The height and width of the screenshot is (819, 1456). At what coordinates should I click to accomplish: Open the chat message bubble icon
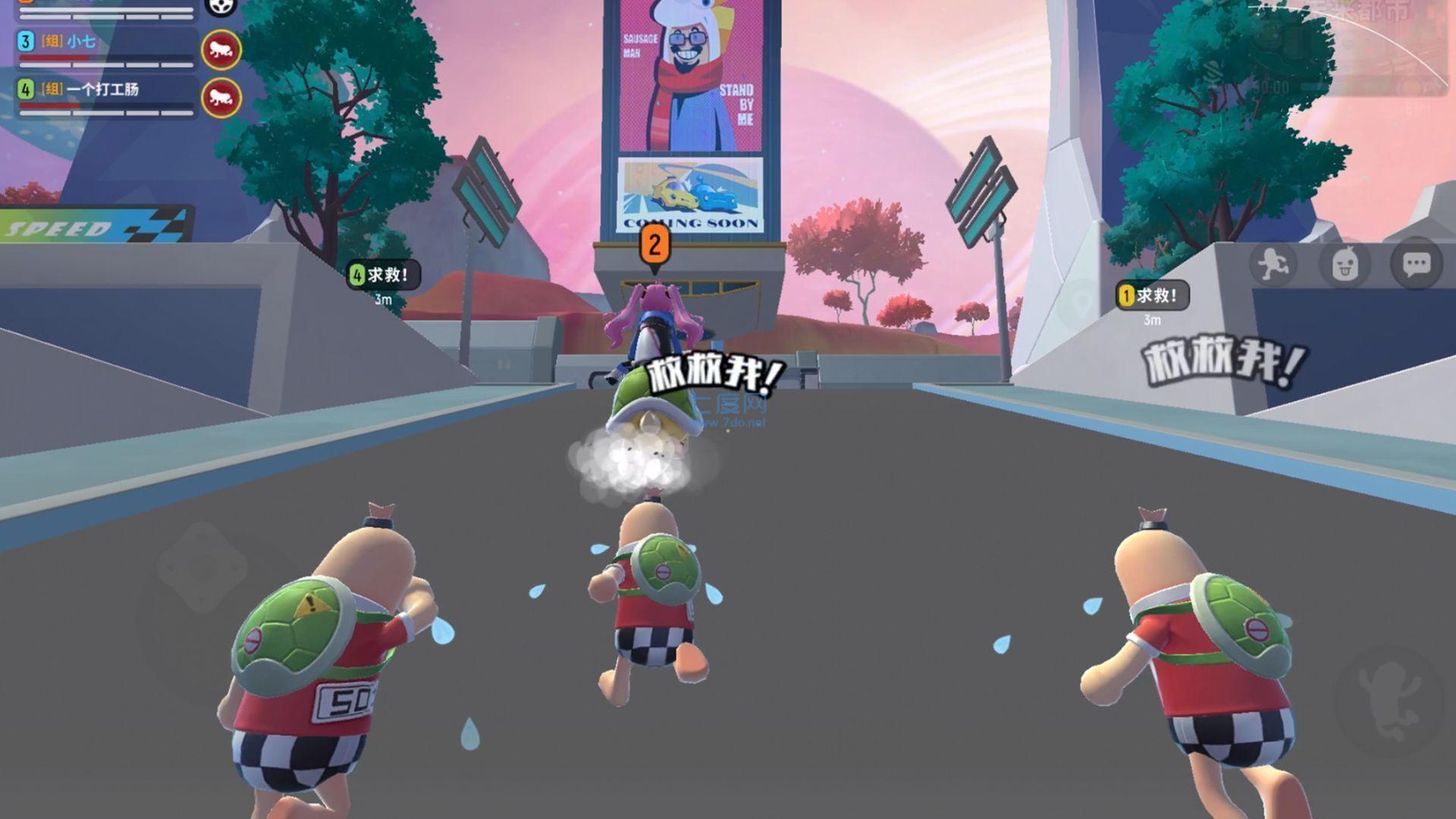(x=1417, y=264)
